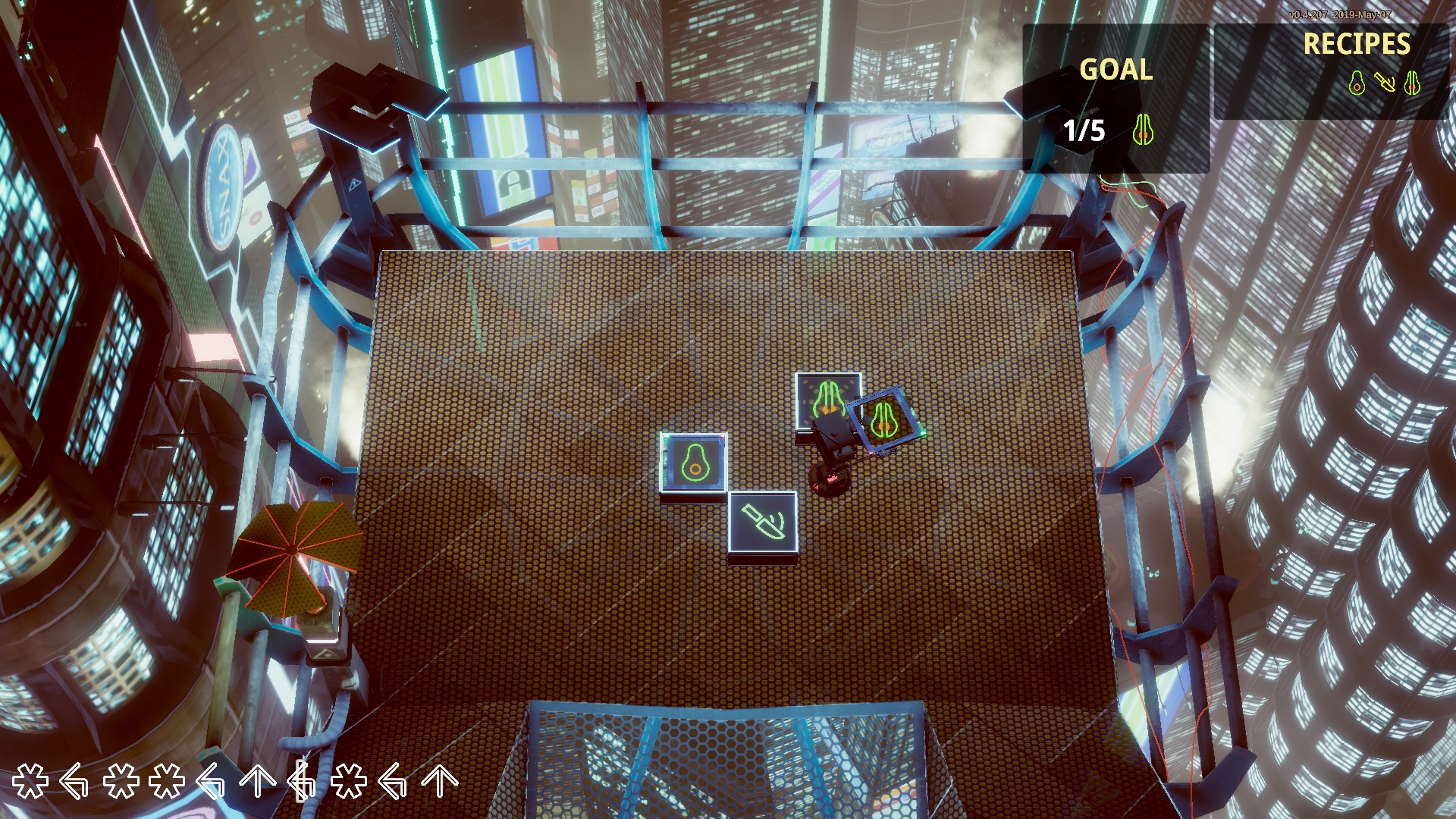Select the knife tile on the board
The height and width of the screenshot is (819, 1456).
763,522
